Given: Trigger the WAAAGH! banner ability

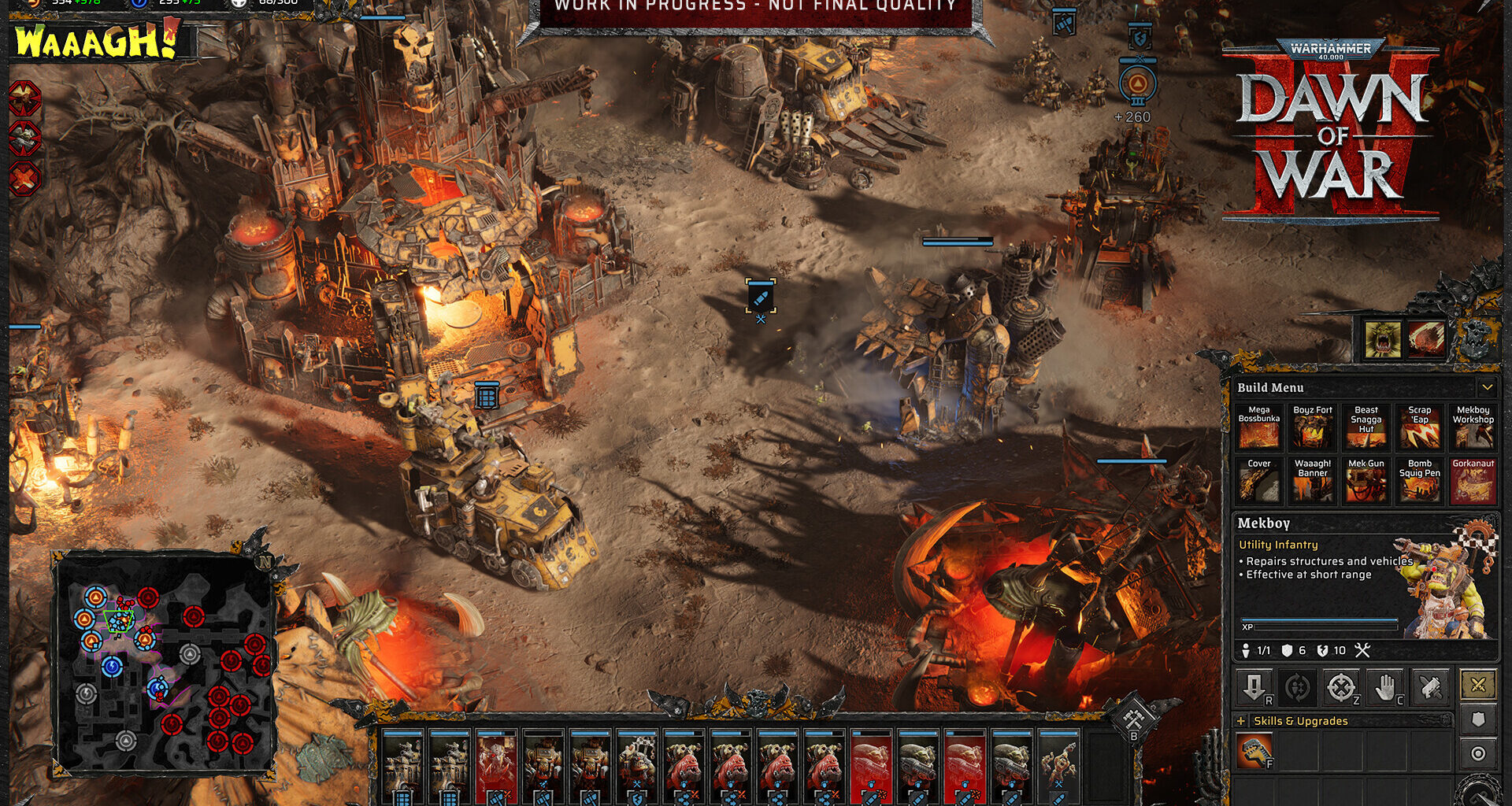Looking at the screenshot, I should (x=96, y=41).
